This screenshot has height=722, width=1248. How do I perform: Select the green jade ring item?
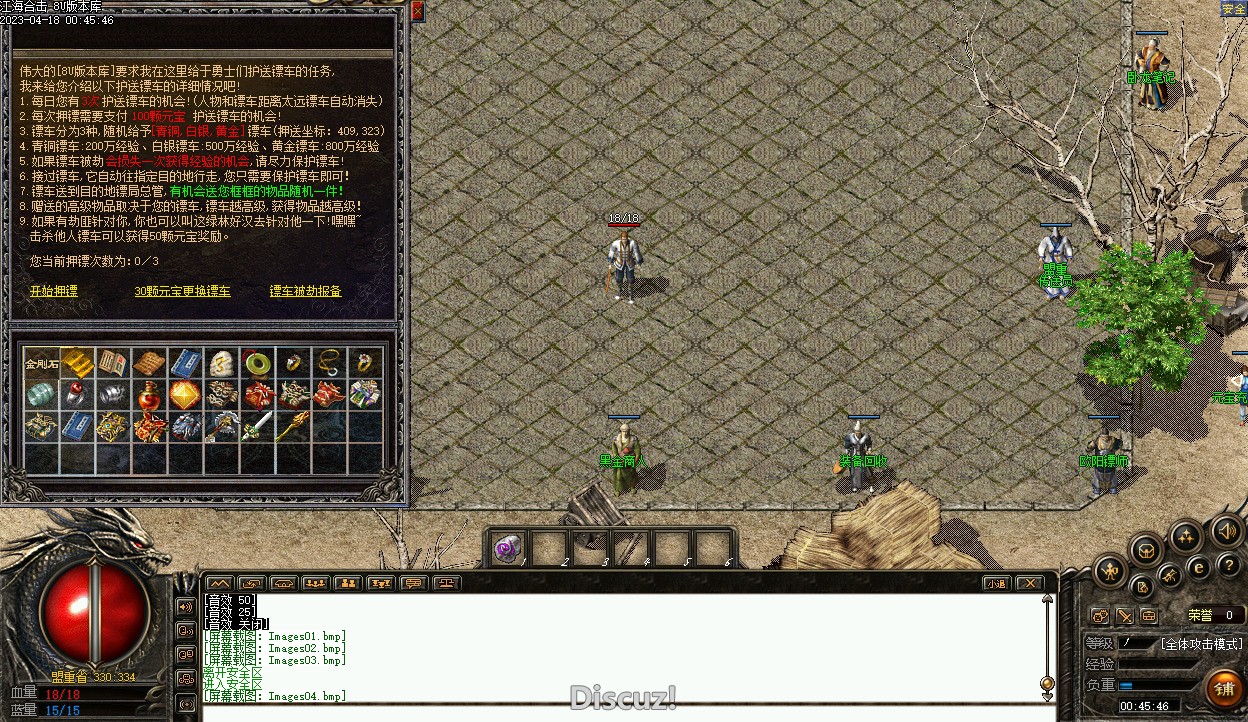[x=258, y=363]
